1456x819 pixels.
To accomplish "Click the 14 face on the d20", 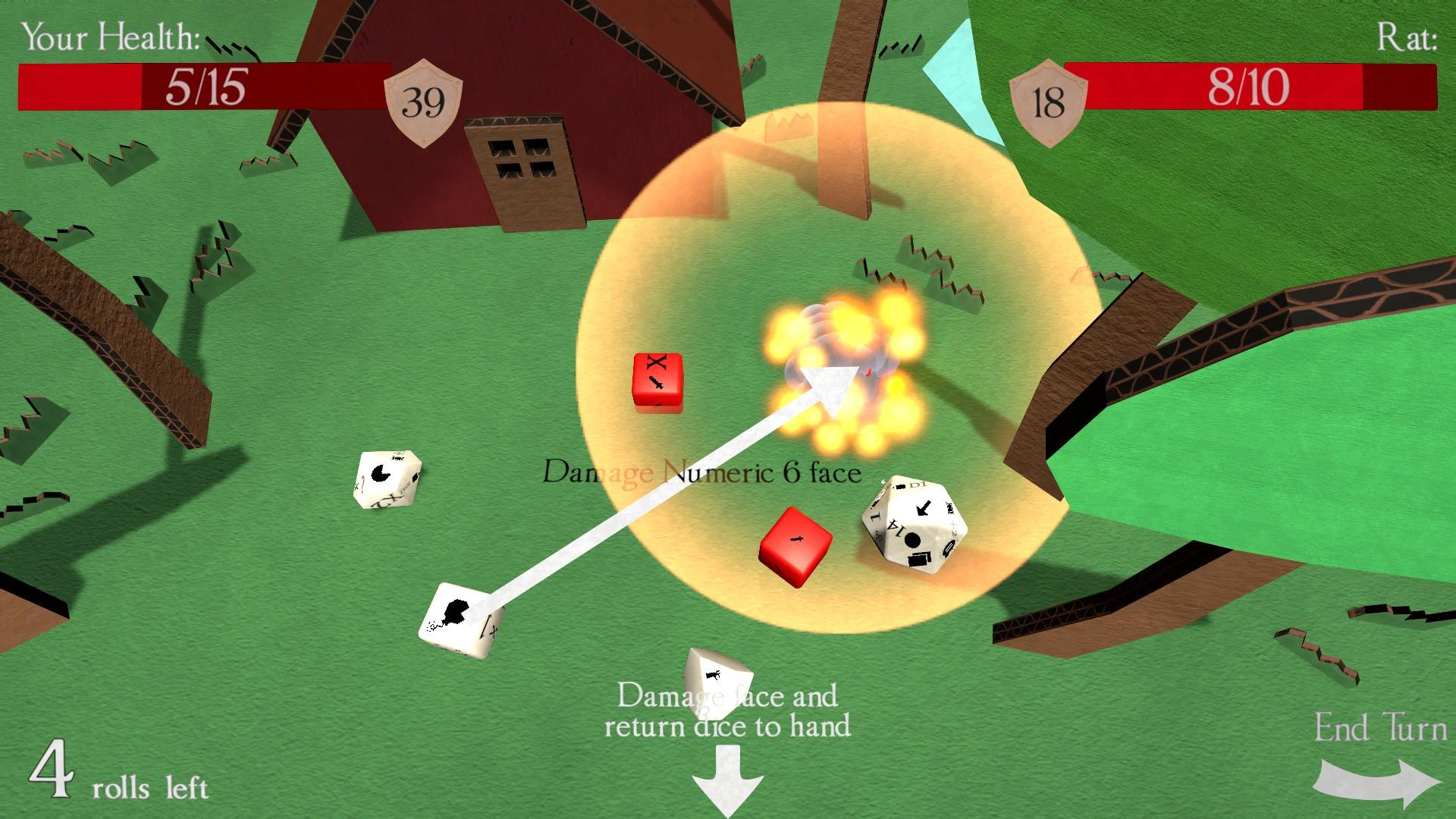I will [x=896, y=527].
